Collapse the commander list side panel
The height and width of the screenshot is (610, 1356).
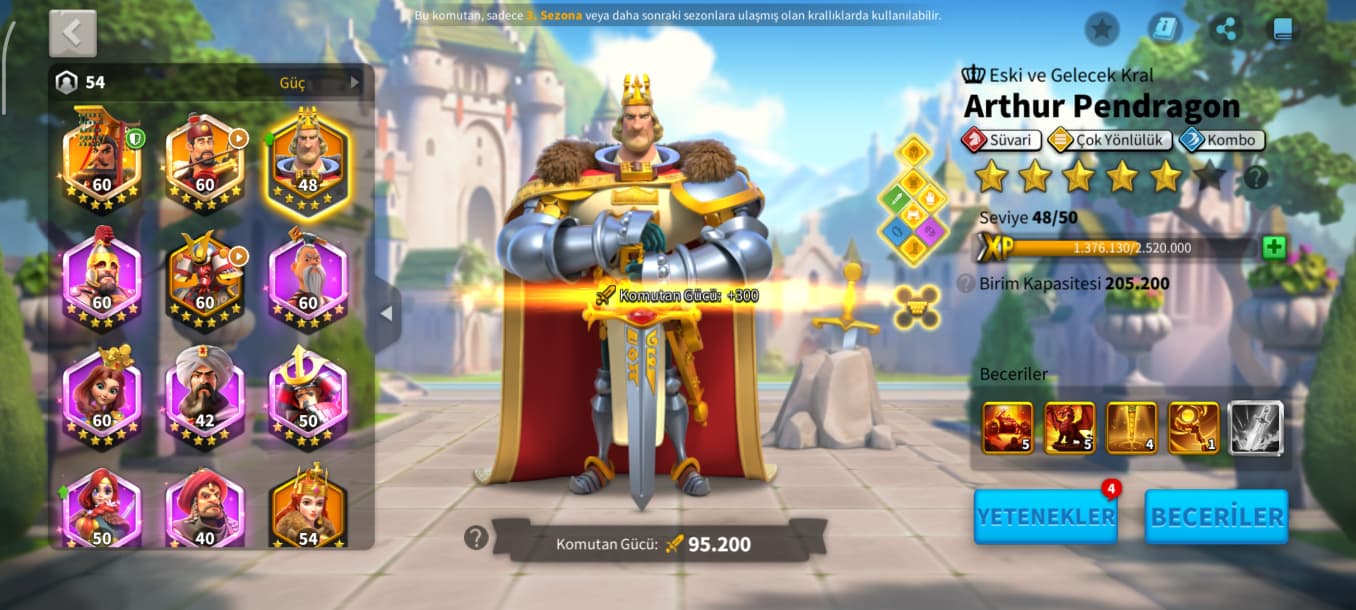point(386,313)
